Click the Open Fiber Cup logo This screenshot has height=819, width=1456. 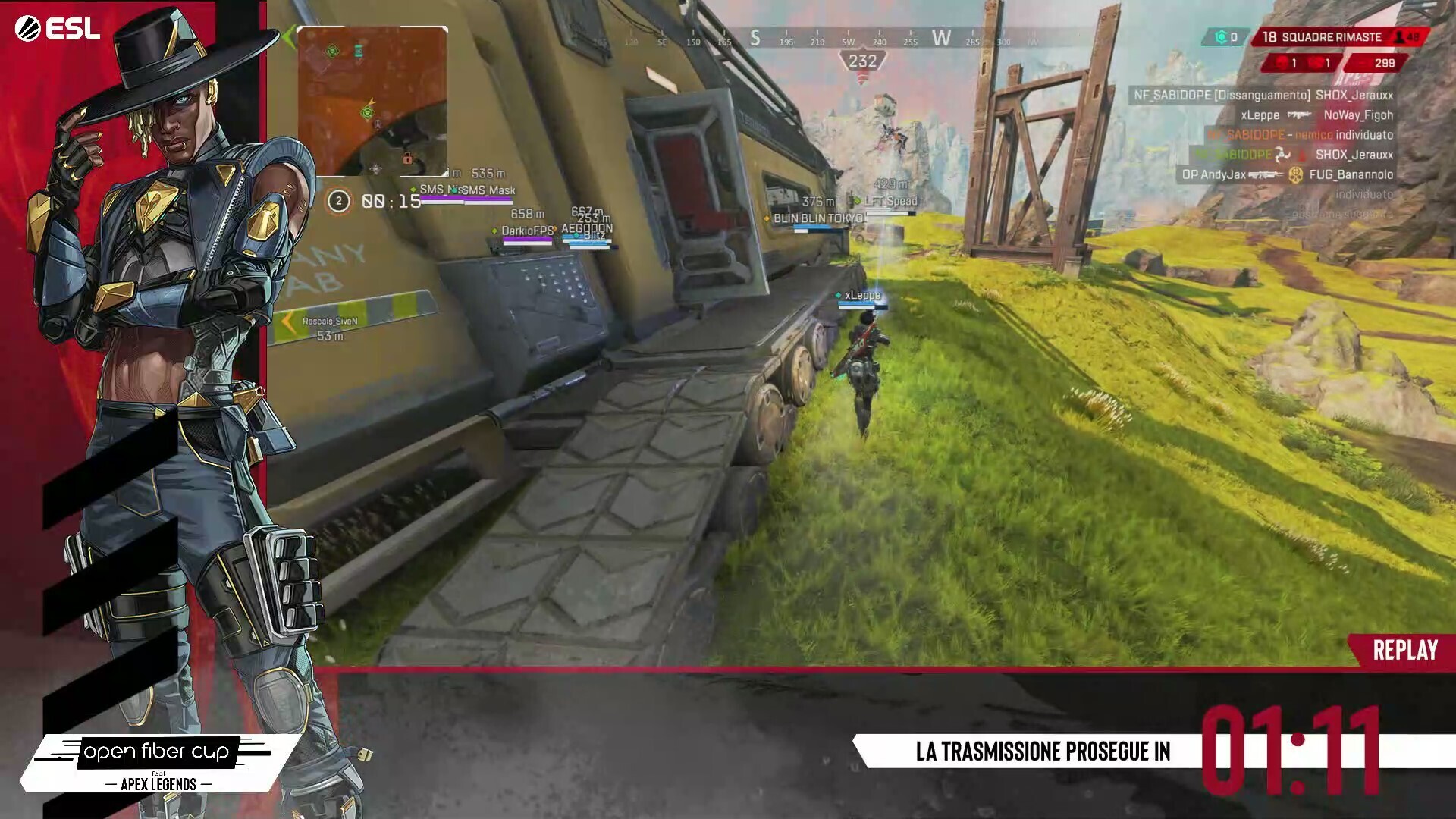coord(157,762)
